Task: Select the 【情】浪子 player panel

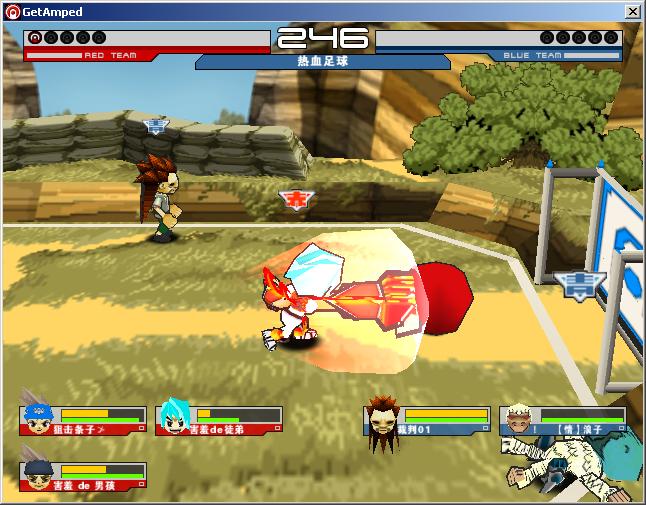Action: pyautogui.click(x=562, y=420)
